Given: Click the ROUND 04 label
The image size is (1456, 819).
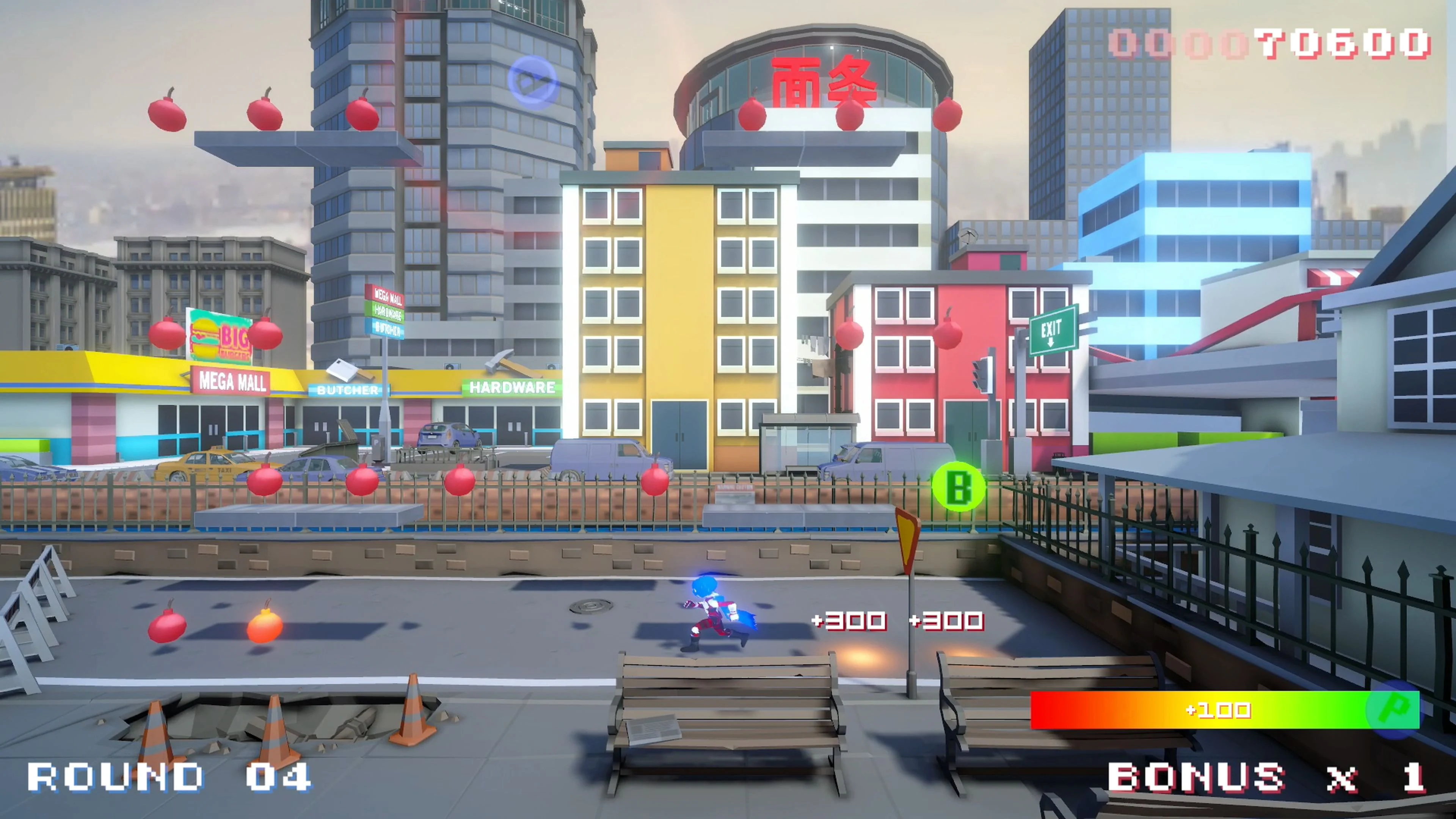Looking at the screenshot, I should 168,777.
